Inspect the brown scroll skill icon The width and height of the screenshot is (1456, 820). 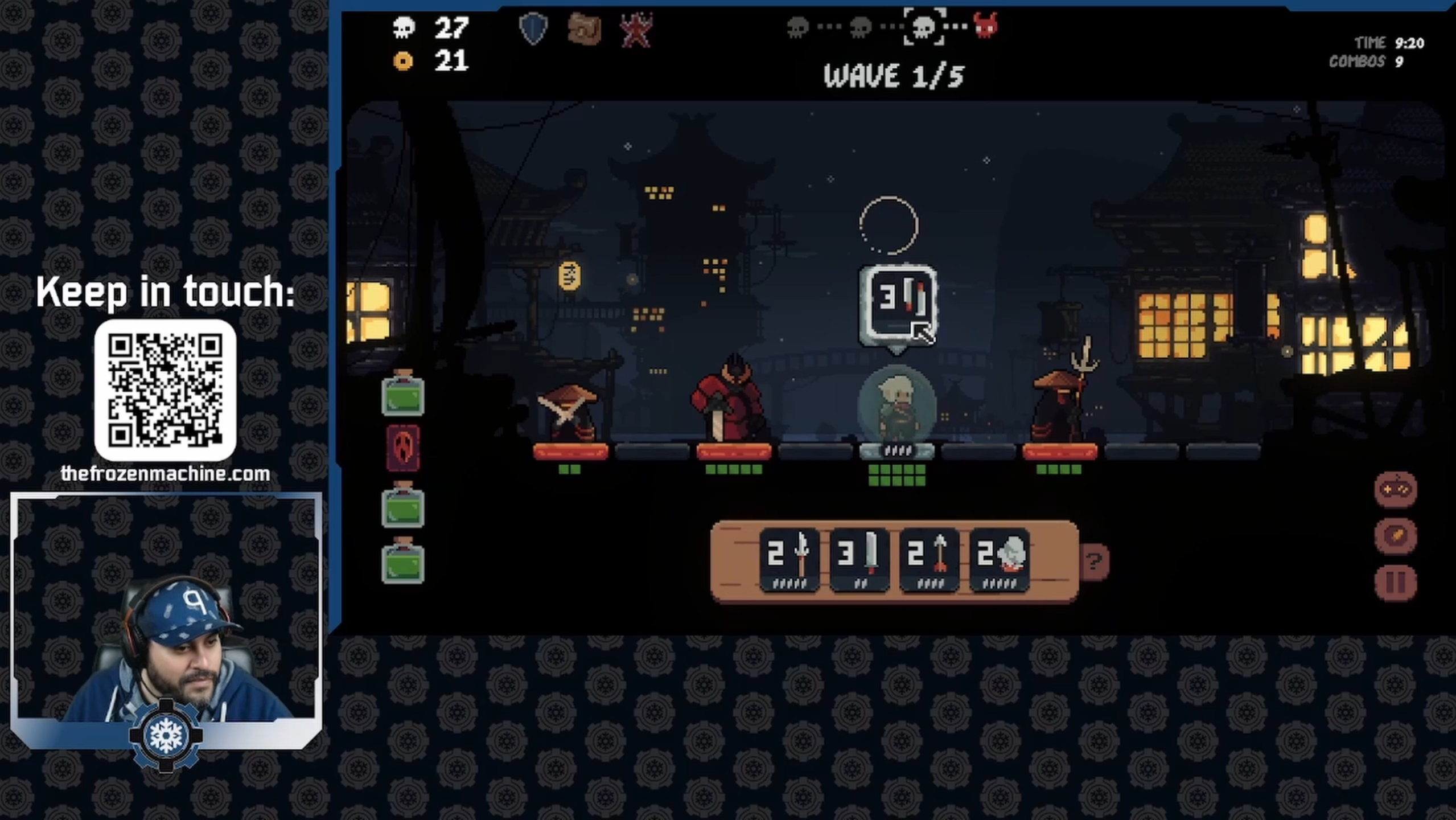click(584, 28)
